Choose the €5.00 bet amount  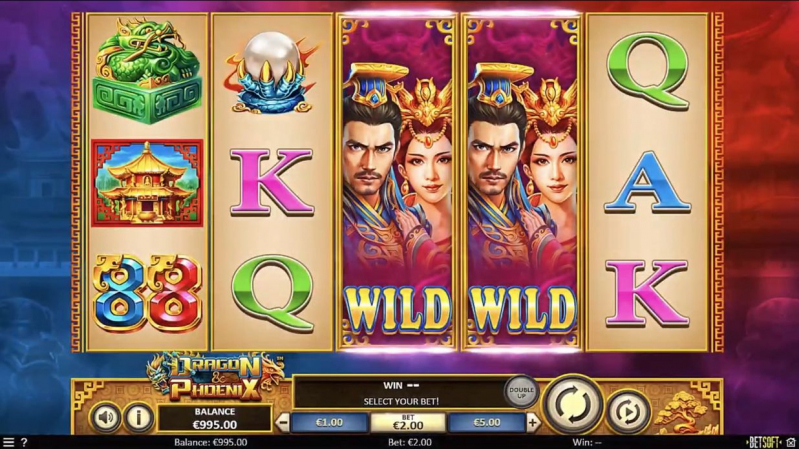pos(486,422)
